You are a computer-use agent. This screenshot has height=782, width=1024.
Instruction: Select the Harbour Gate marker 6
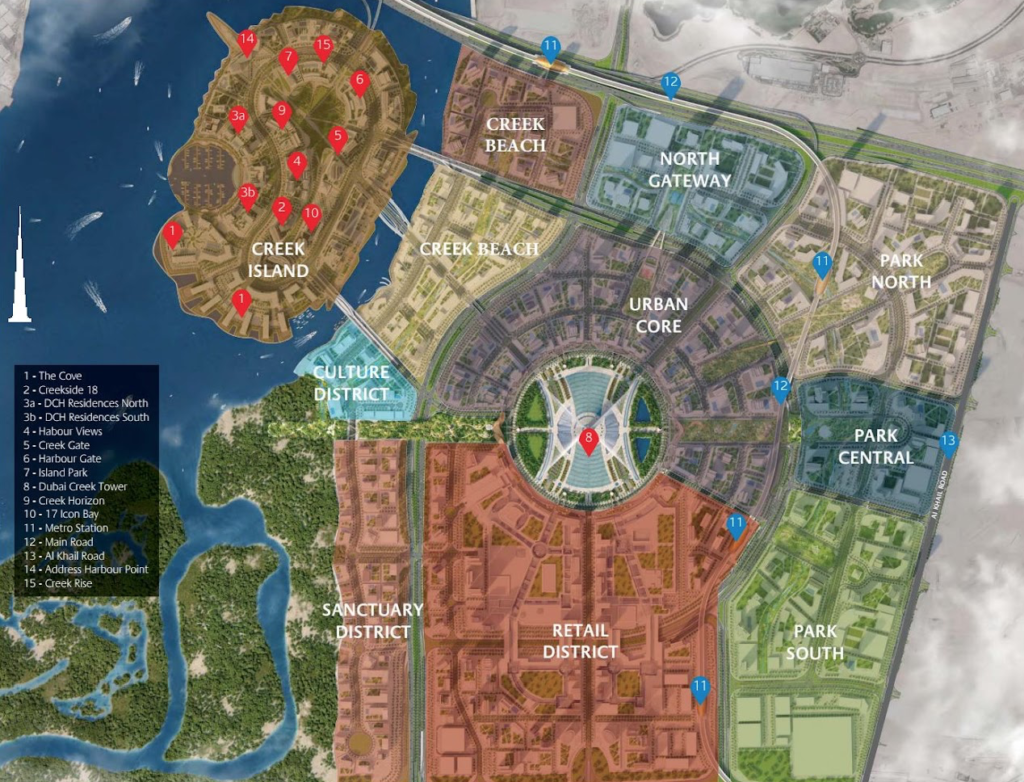360,81
